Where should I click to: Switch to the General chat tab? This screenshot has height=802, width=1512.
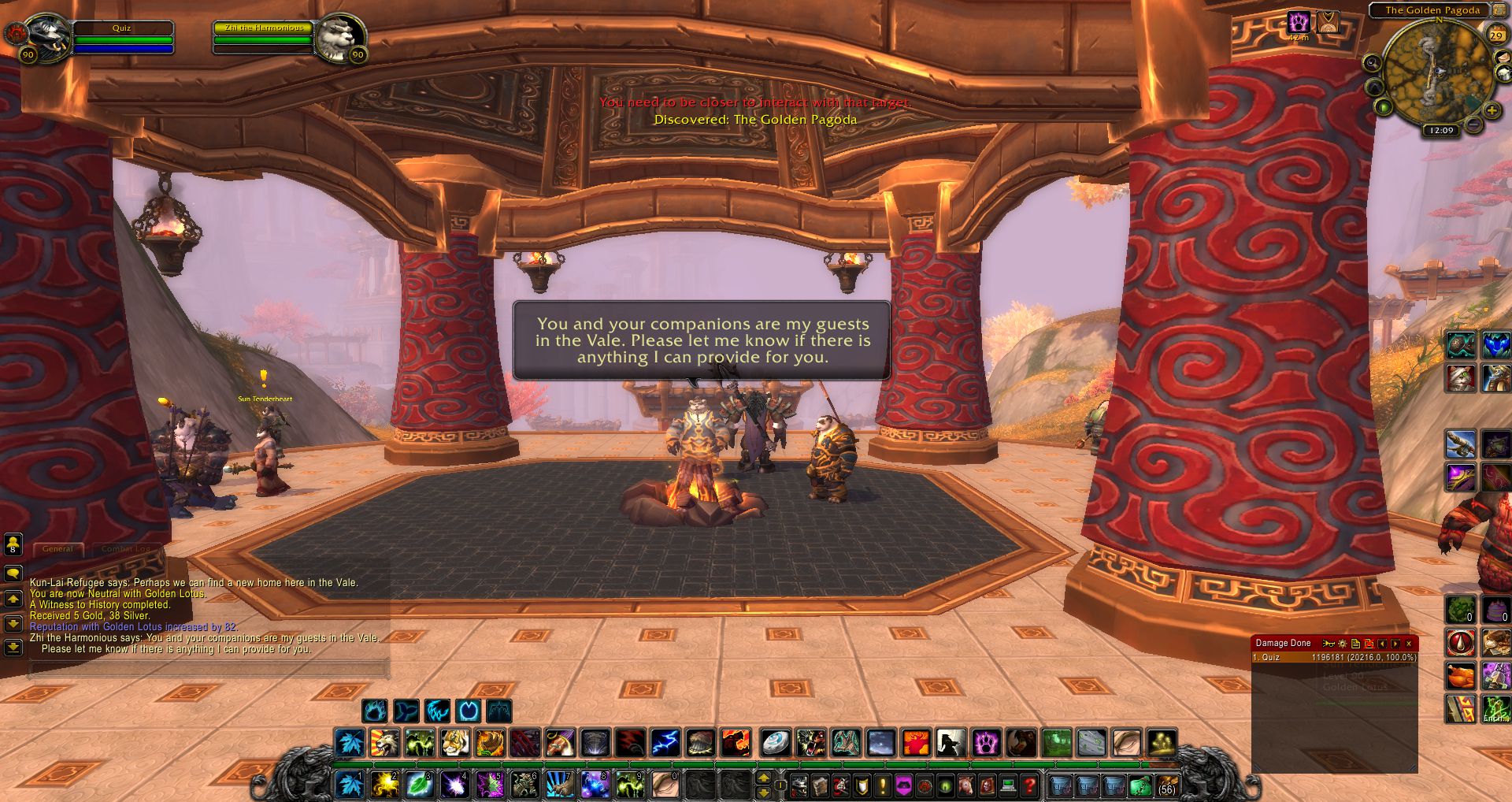click(57, 548)
